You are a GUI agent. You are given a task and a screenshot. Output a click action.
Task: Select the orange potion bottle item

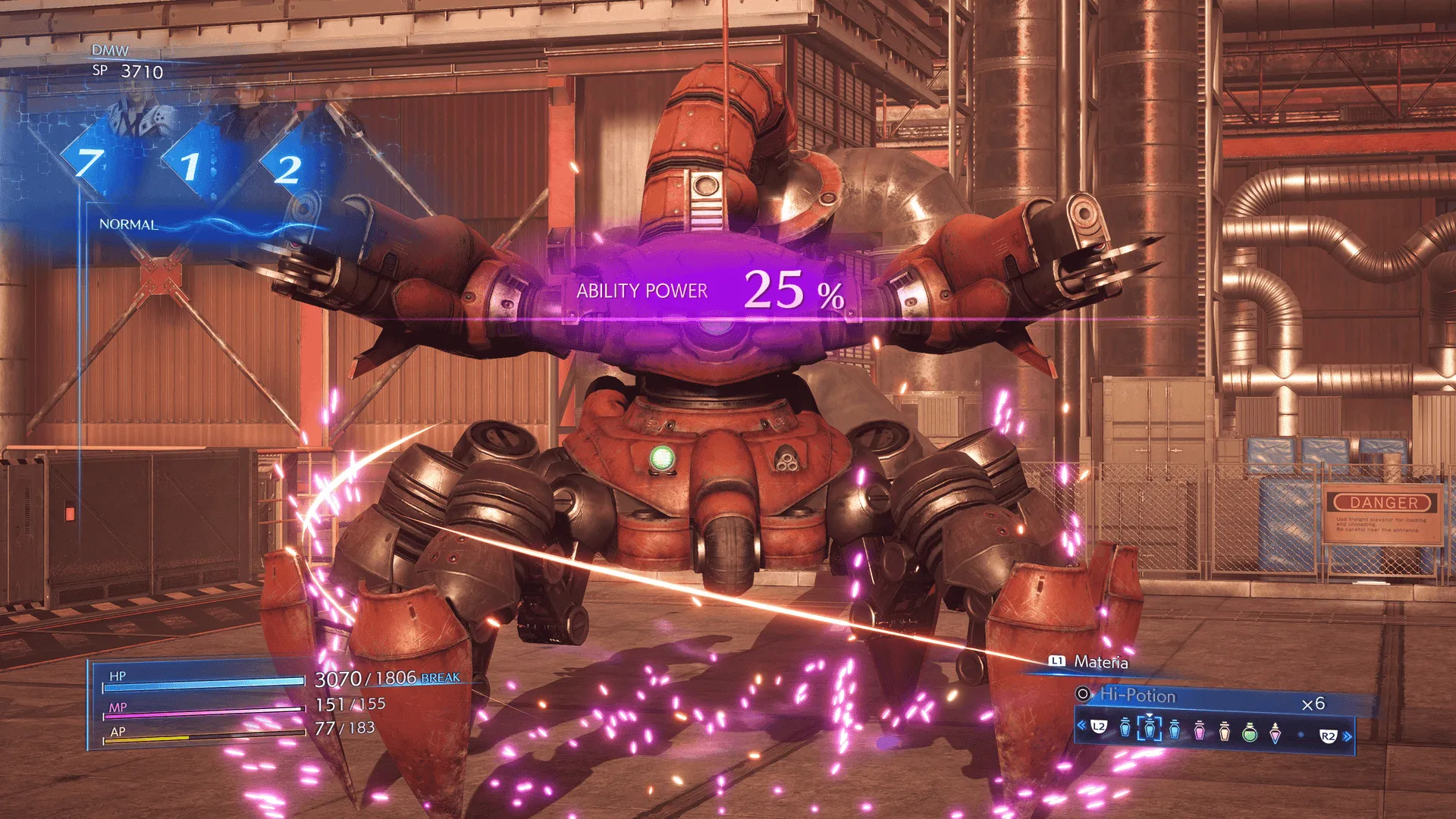coord(1225,731)
